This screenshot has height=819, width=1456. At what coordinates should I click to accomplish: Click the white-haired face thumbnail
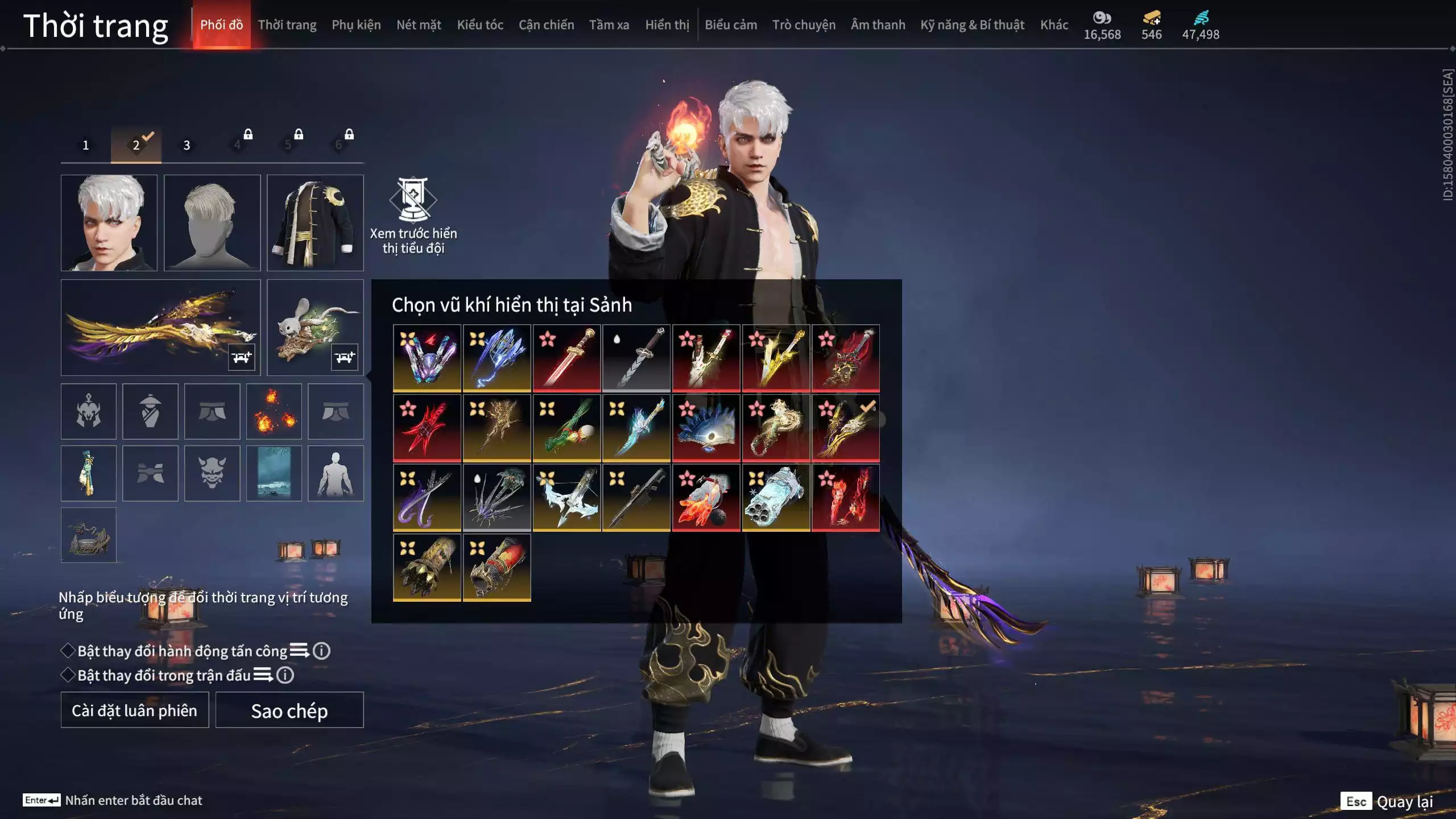(x=109, y=222)
